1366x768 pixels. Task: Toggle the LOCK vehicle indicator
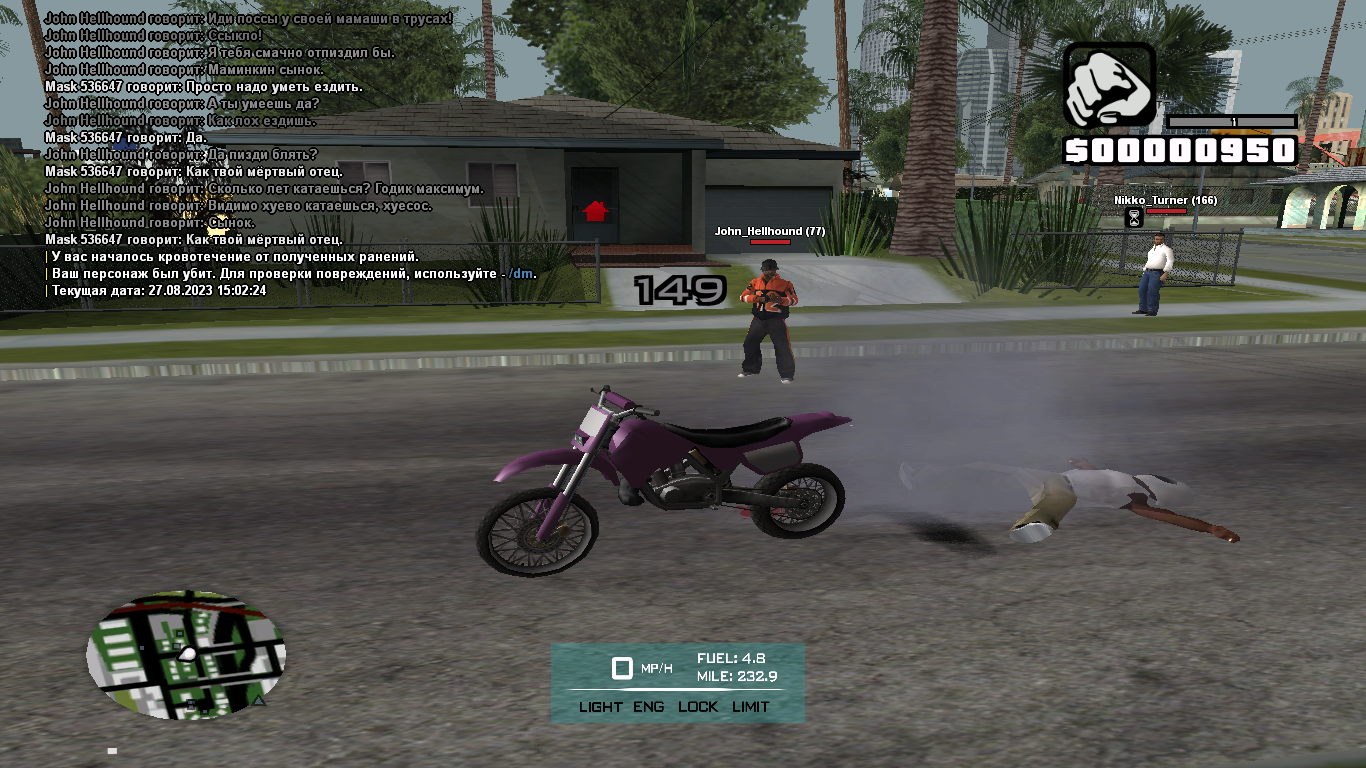coord(698,707)
